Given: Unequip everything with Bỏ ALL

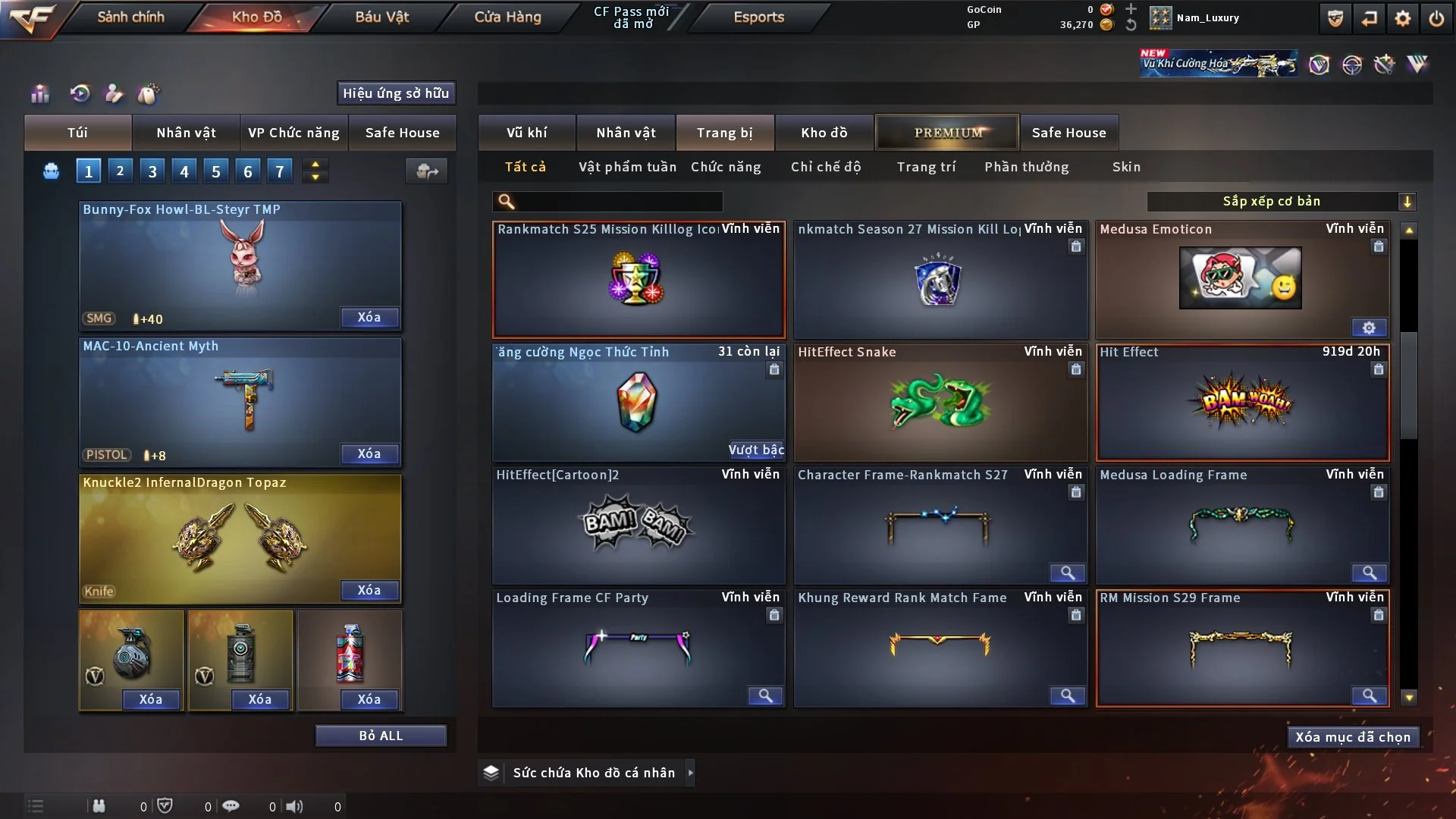Looking at the screenshot, I should [x=381, y=736].
